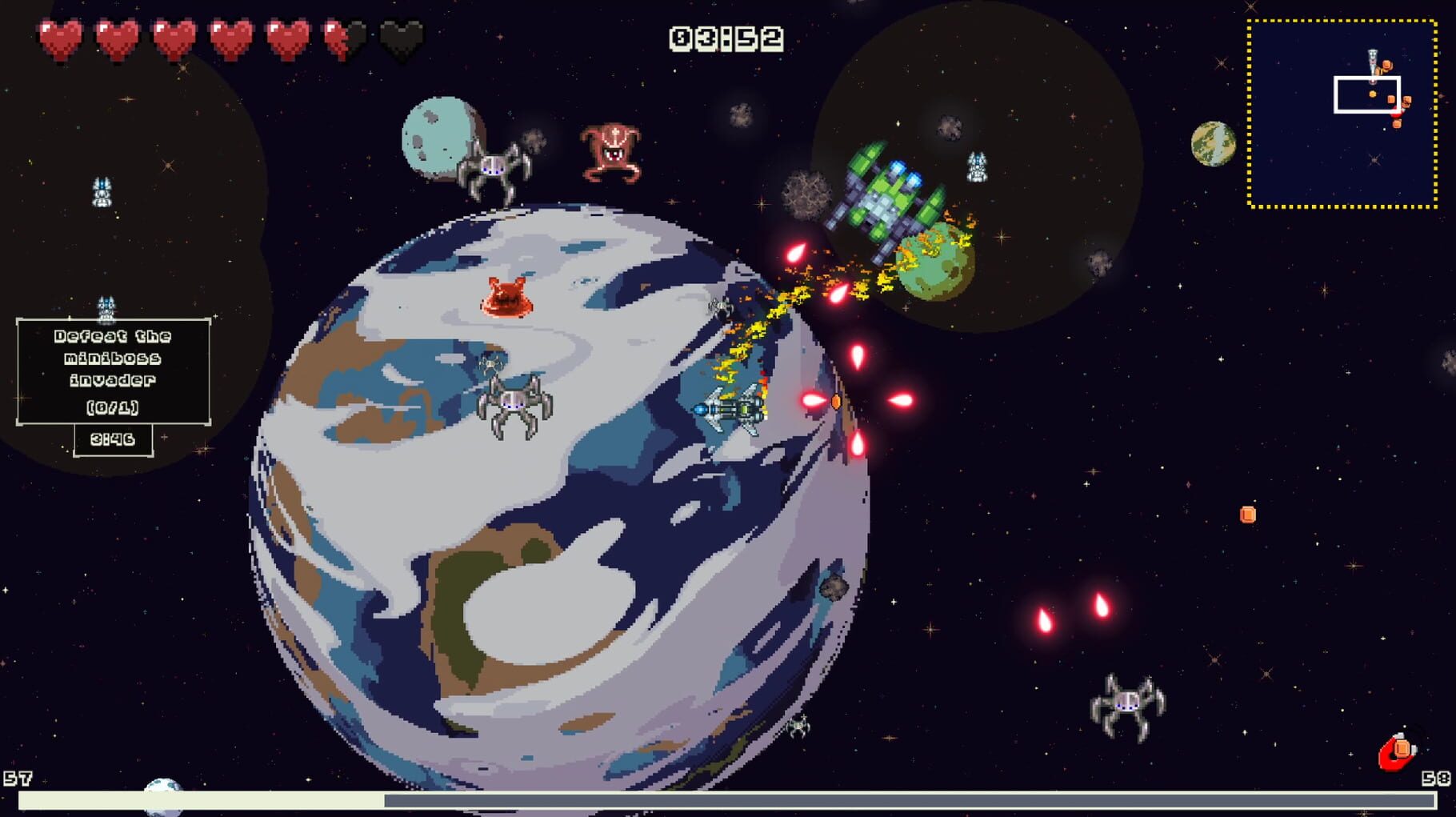Click the white camera rectangle inside the minimap
Image resolution: width=1456 pixels, height=817 pixels.
(1366, 94)
